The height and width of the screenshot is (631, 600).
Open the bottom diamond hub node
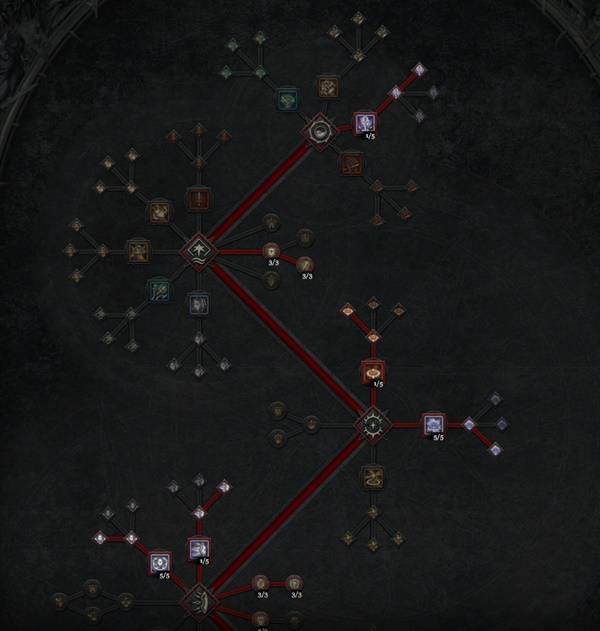coord(198,602)
